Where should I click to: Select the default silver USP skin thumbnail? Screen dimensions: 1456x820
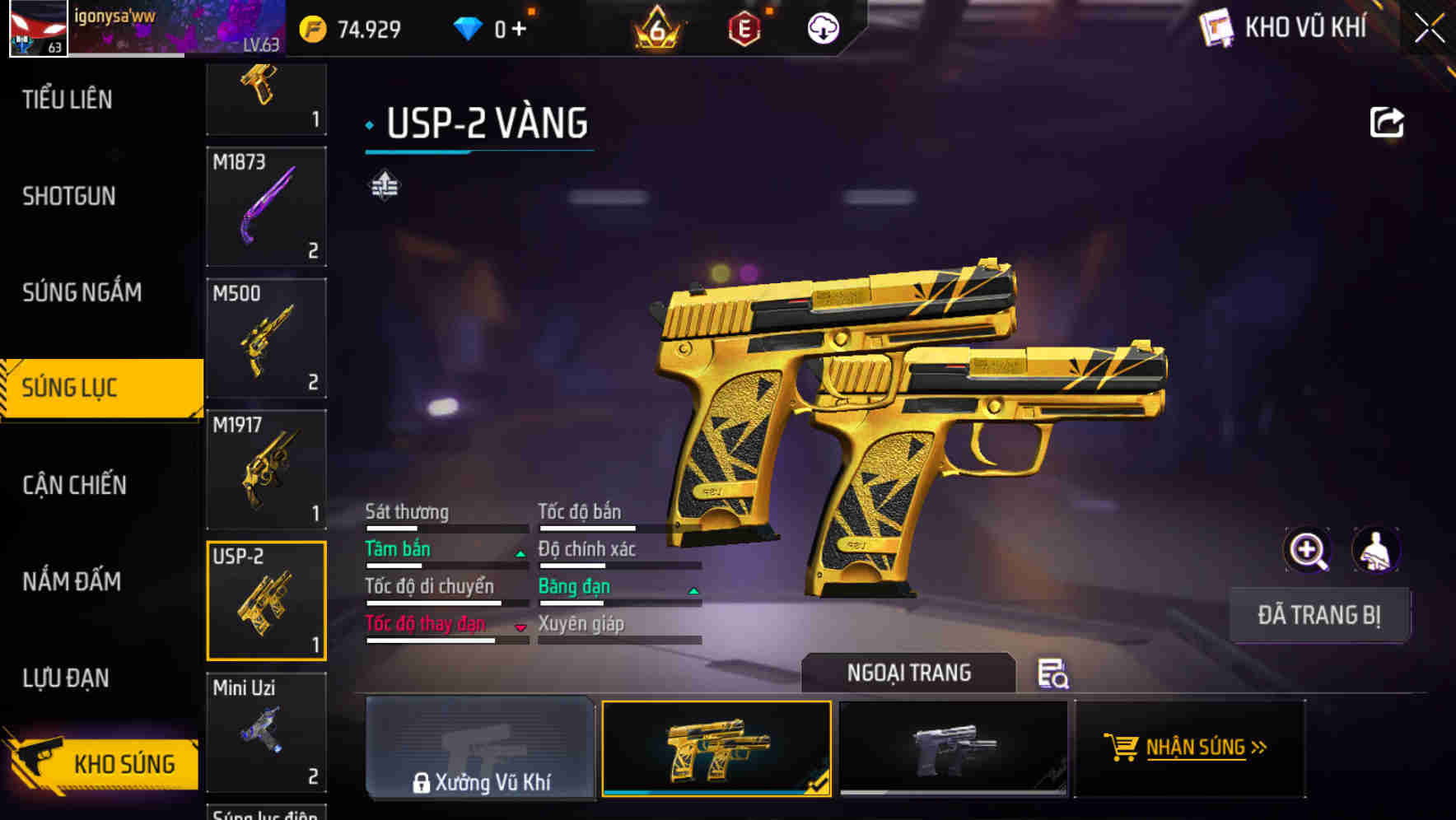(x=952, y=748)
